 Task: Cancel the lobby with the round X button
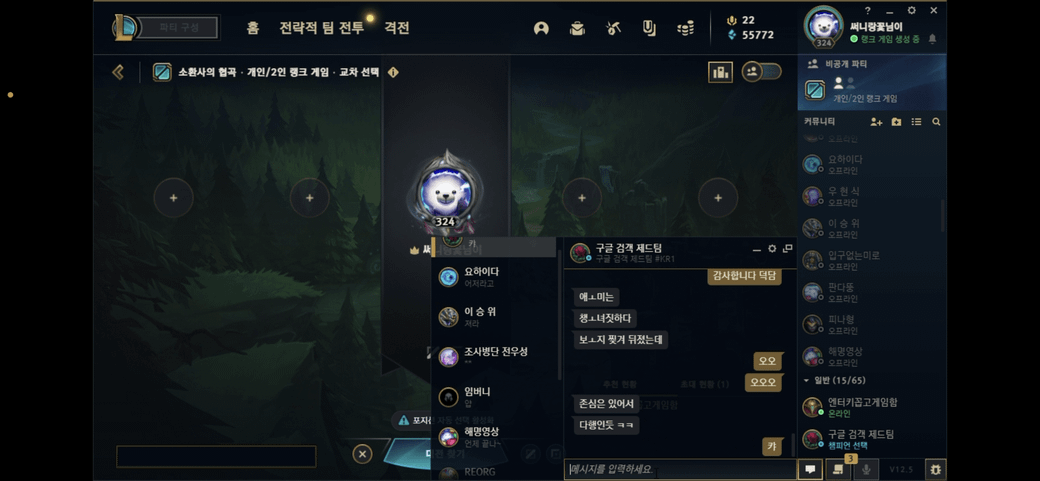coord(362,454)
